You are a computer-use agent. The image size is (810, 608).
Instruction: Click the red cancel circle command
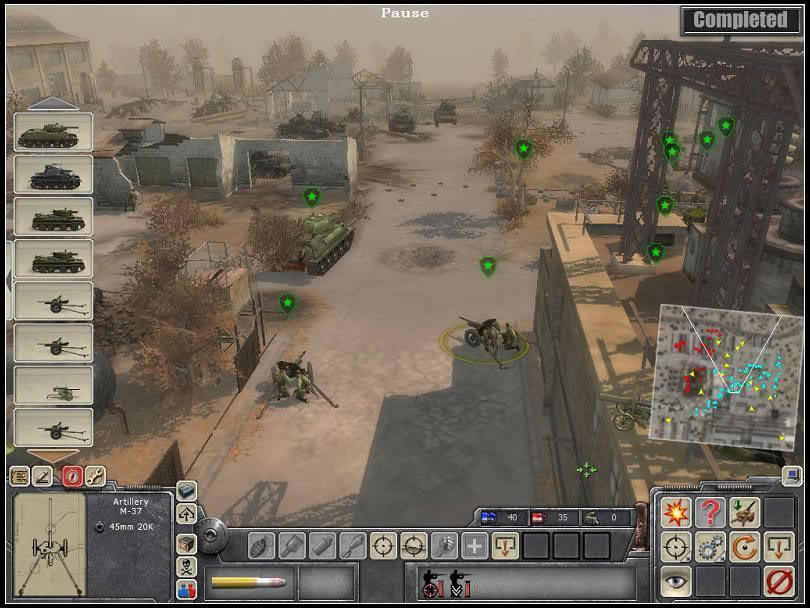[x=779, y=581]
